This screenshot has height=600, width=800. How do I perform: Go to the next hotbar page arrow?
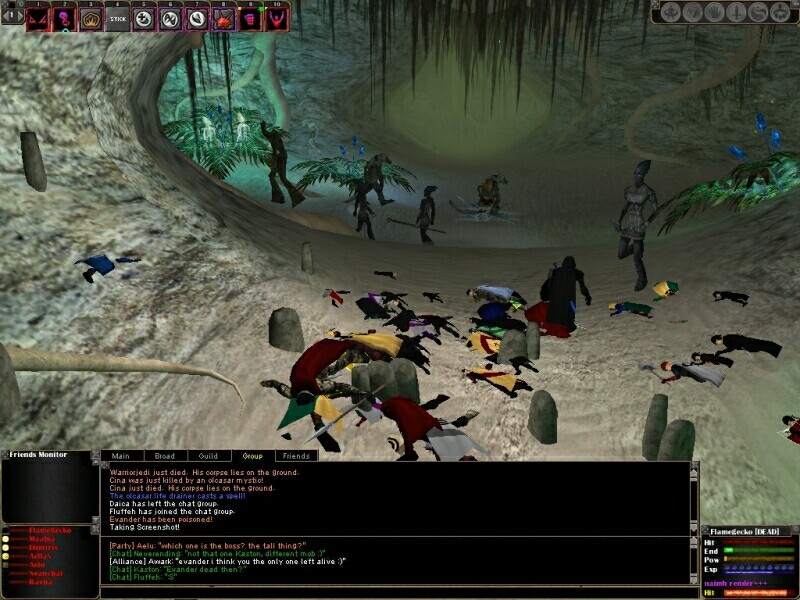point(19,17)
